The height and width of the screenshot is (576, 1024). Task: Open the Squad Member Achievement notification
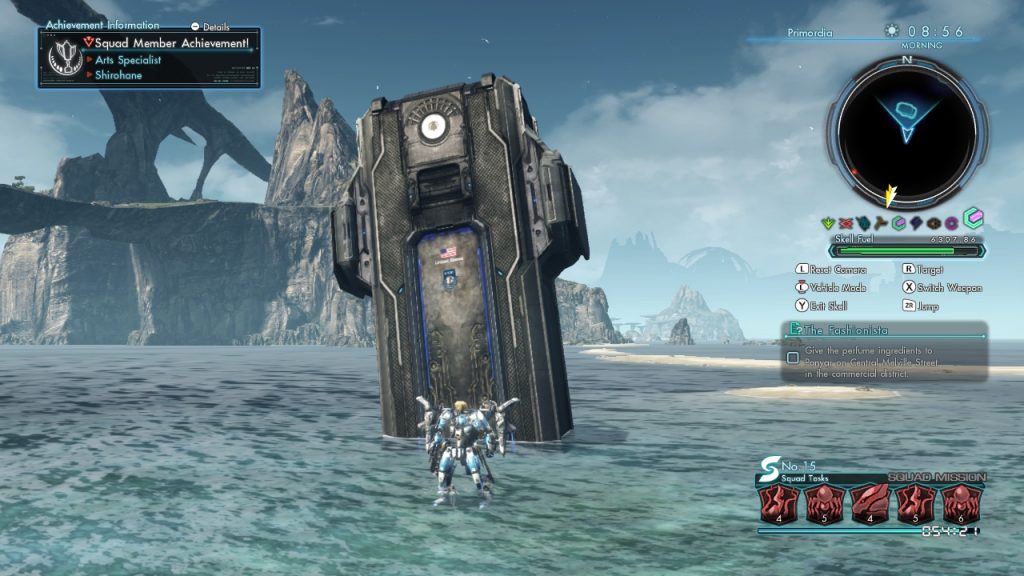(x=170, y=43)
